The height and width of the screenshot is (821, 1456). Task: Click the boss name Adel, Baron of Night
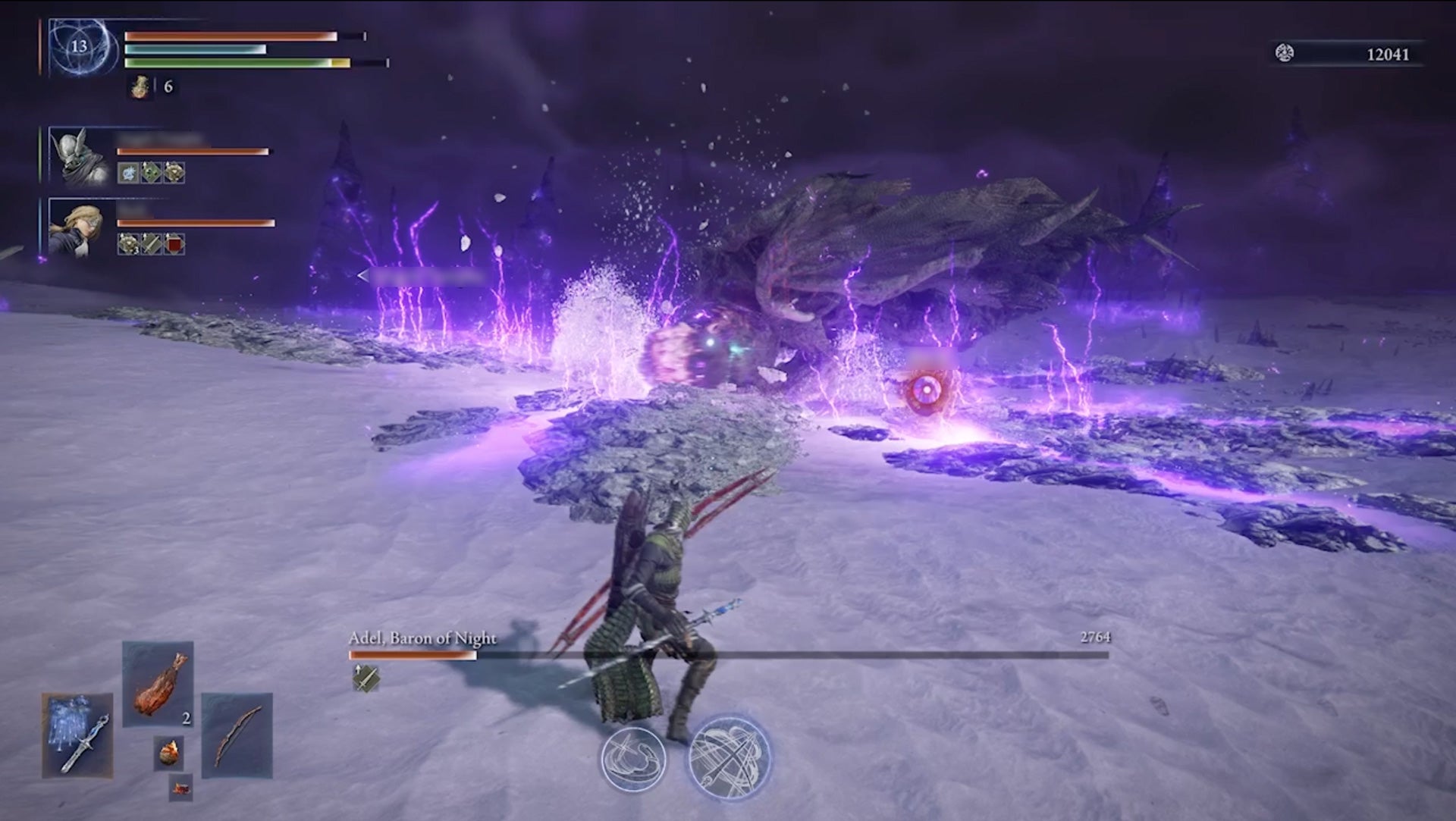point(422,639)
